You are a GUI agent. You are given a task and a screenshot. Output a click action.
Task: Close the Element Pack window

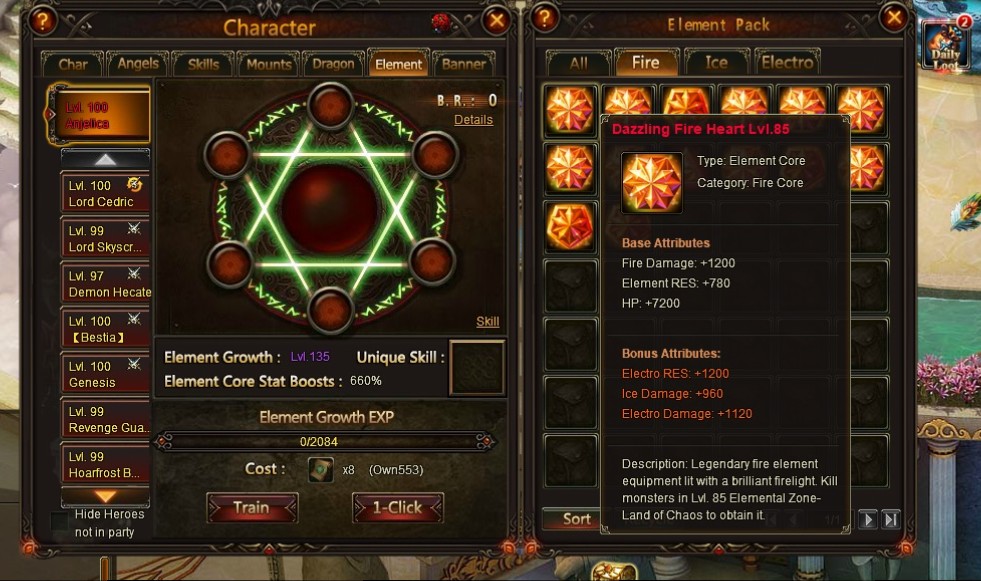[x=894, y=19]
